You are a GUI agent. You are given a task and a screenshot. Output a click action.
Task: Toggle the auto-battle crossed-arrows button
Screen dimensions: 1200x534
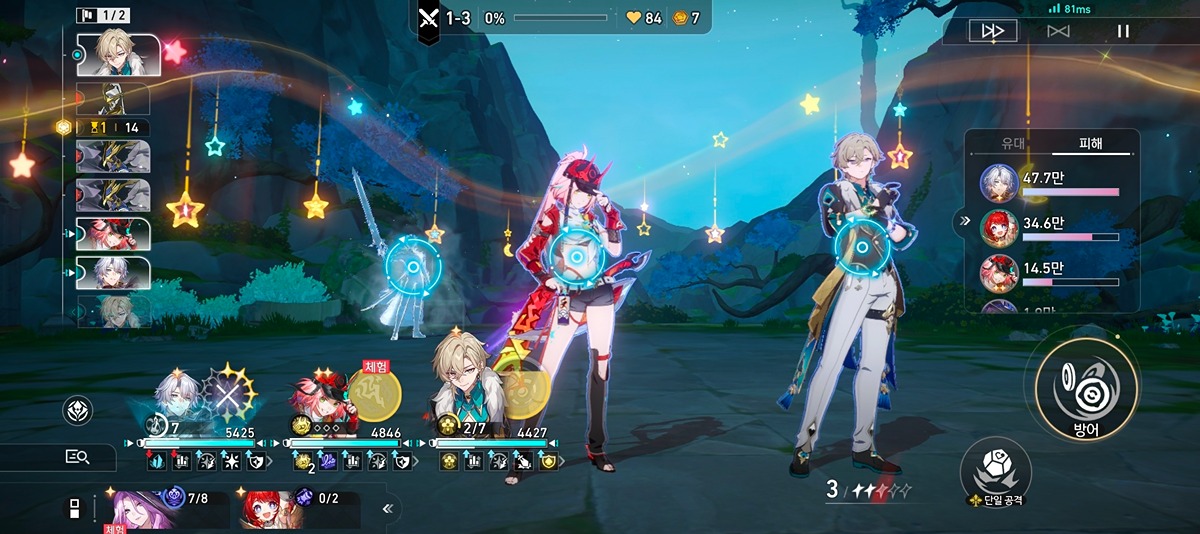tap(1058, 31)
